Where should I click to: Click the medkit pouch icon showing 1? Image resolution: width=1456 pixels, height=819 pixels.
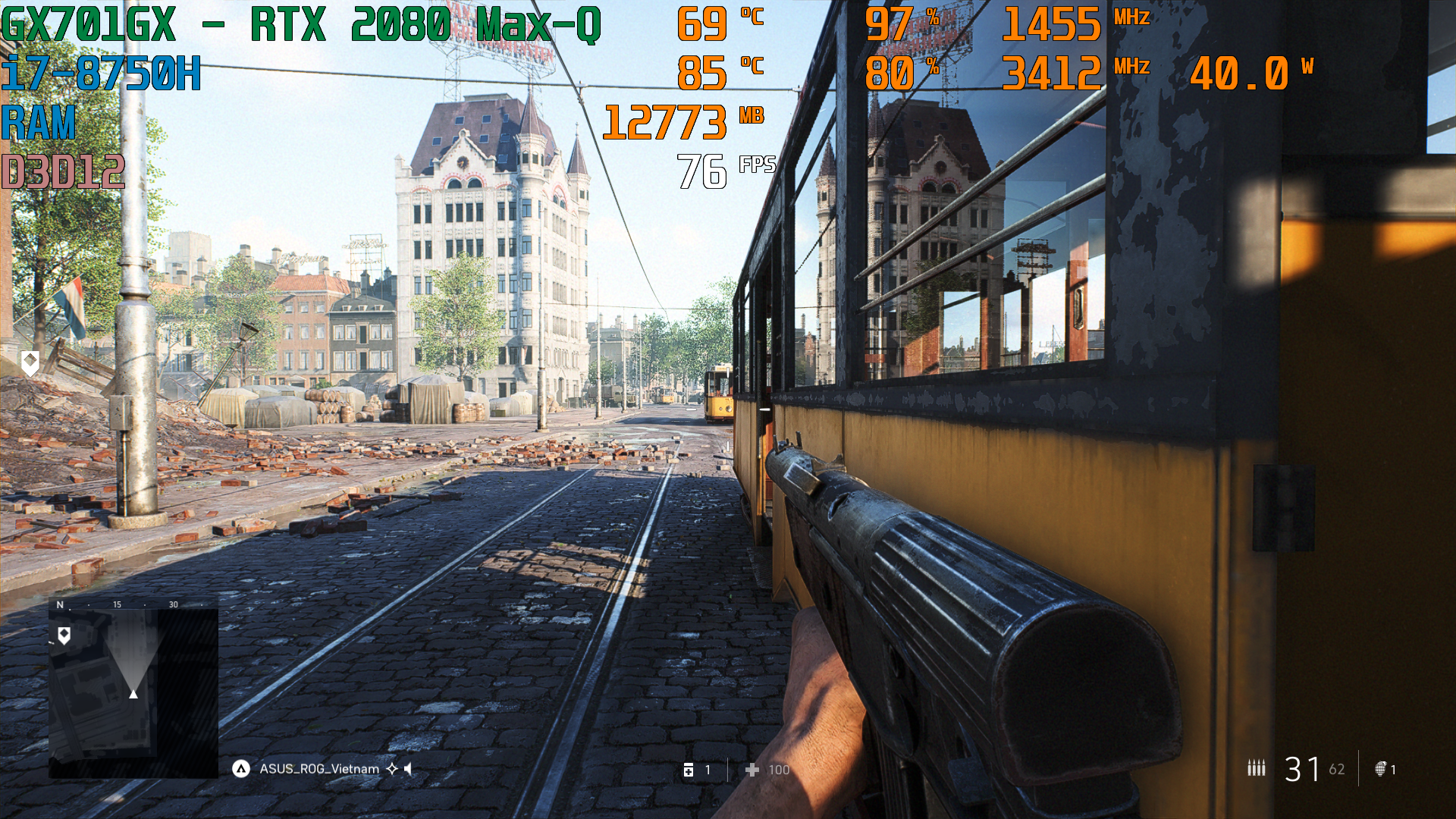pyautogui.click(x=688, y=770)
